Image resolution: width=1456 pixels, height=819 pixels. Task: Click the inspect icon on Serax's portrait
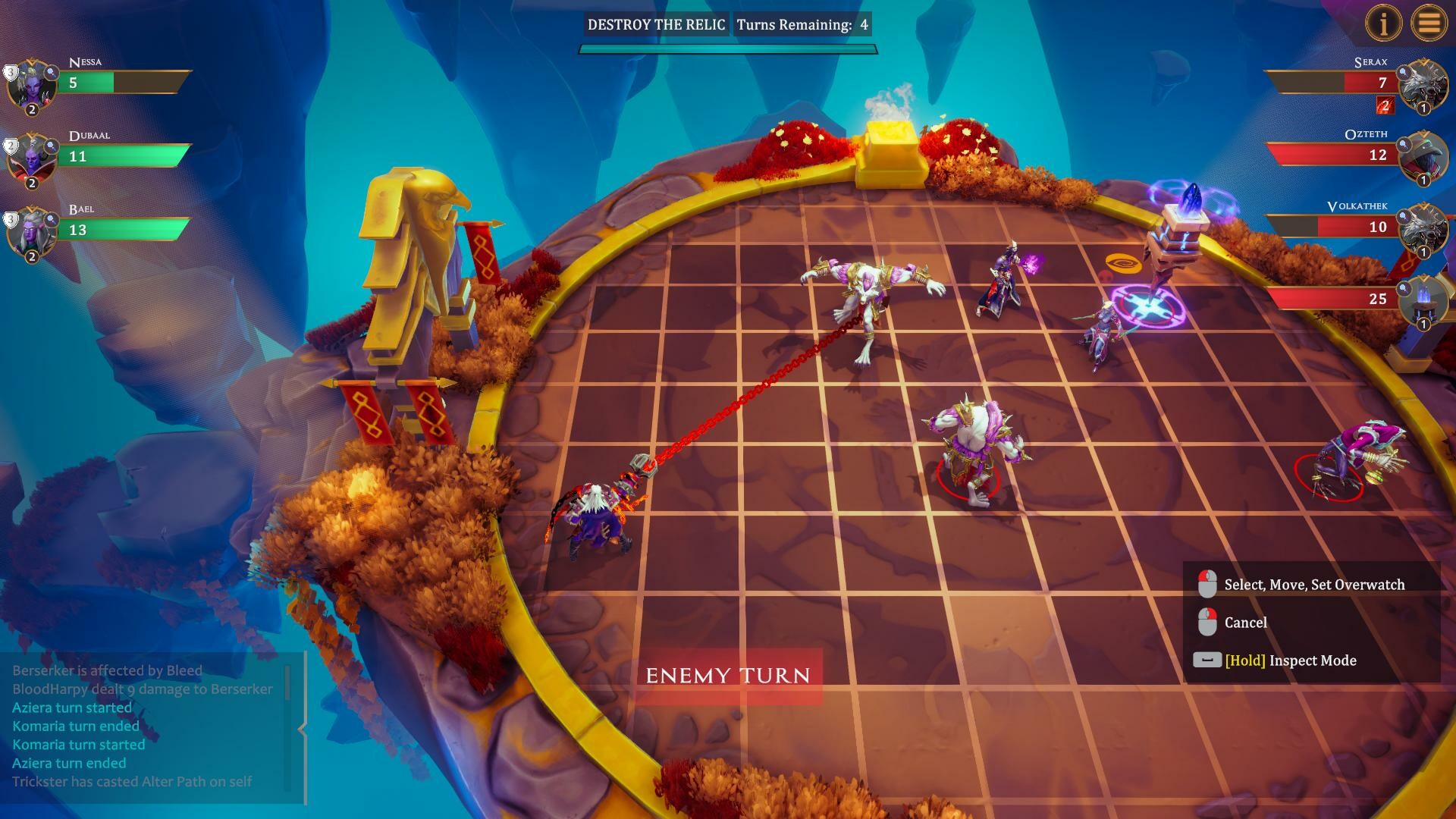pyautogui.click(x=1404, y=74)
